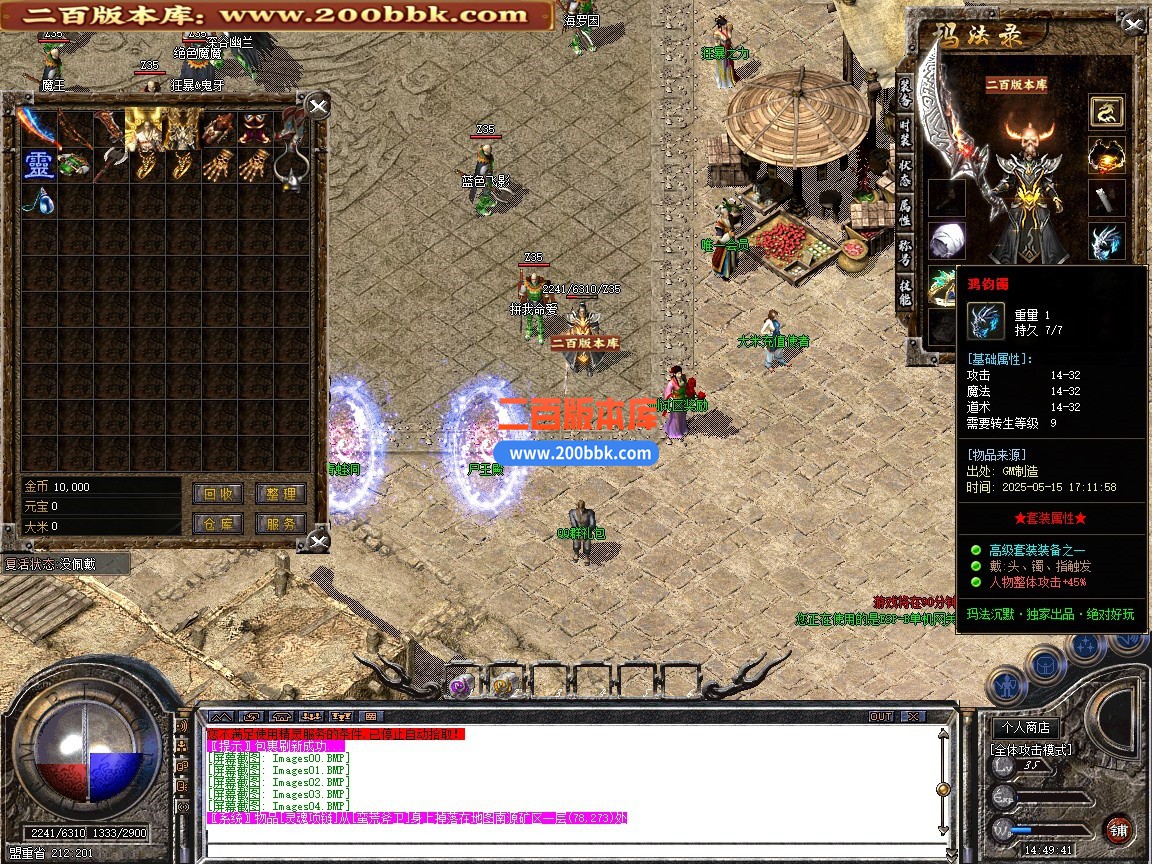1152x864 pixels.
Task: Select the flaming blue sword in the bag
Action: [x=38, y=127]
